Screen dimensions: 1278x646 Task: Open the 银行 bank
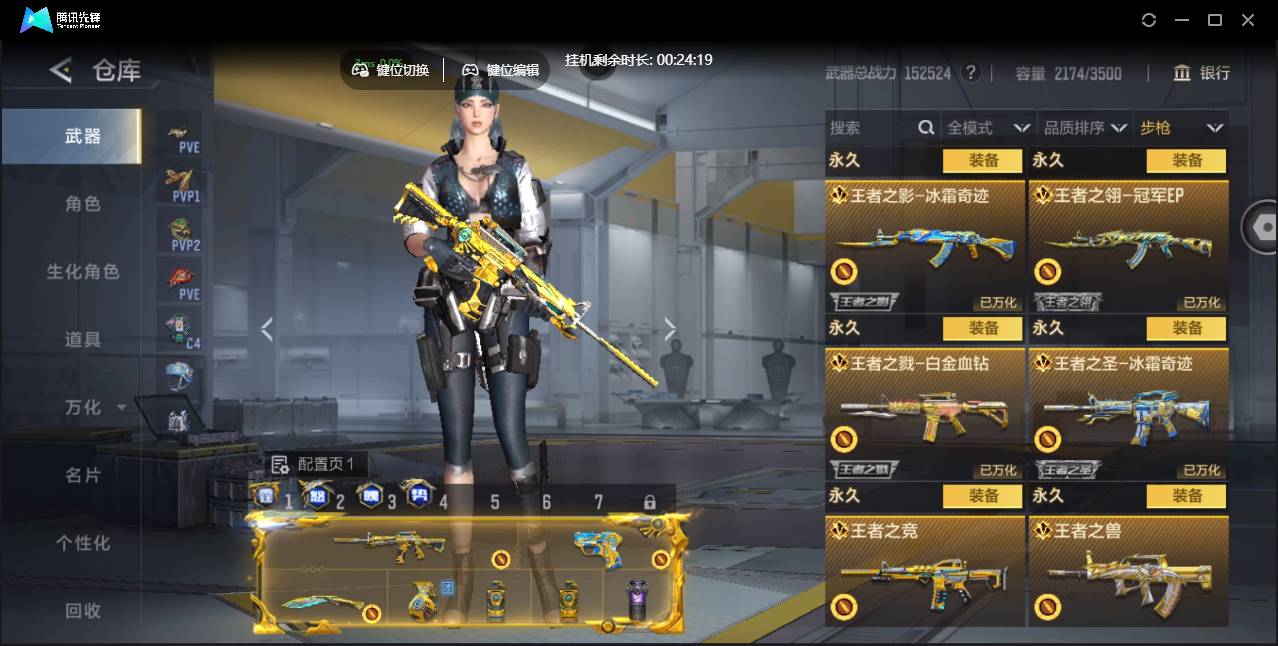1202,73
